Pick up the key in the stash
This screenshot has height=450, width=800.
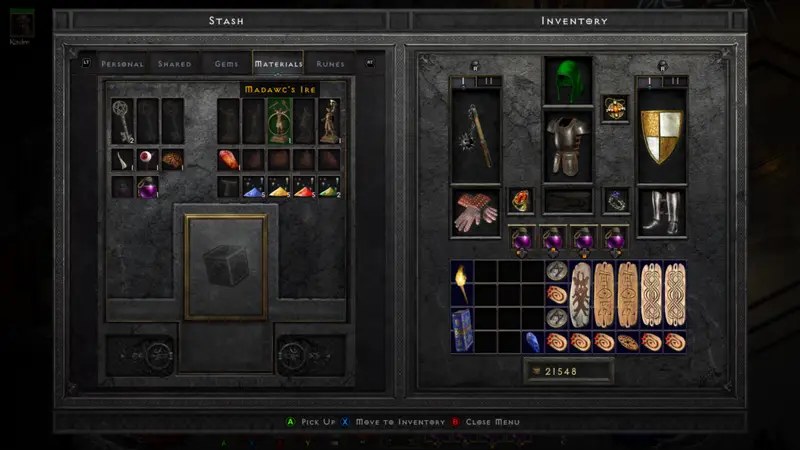click(x=123, y=121)
